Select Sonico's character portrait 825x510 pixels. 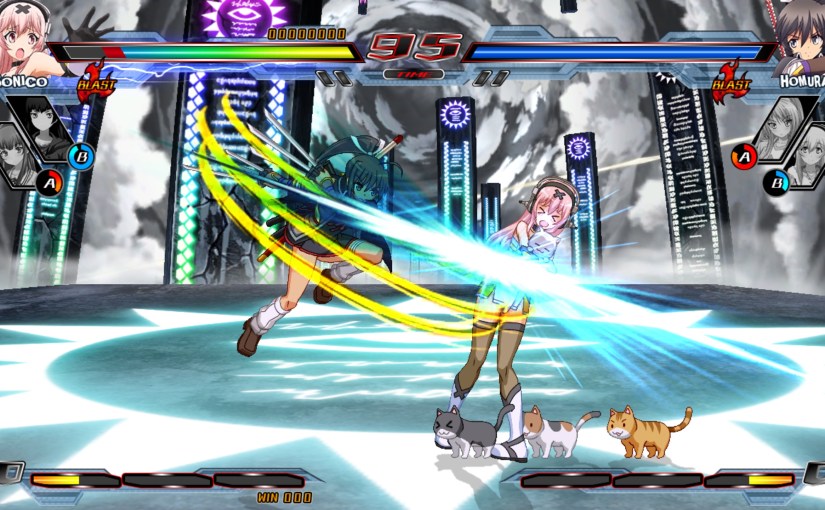(x=27, y=35)
